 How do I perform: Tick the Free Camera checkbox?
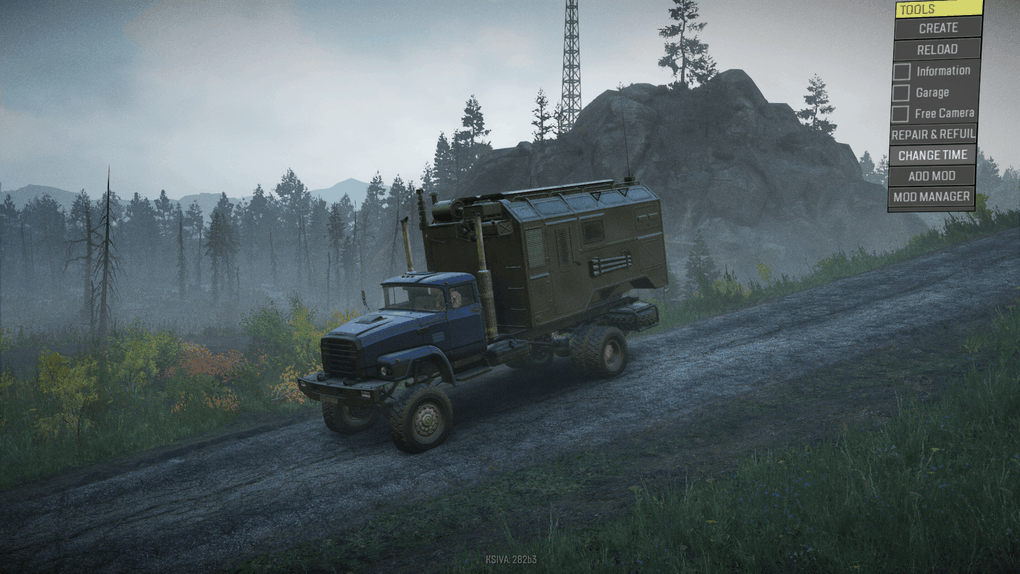(901, 114)
